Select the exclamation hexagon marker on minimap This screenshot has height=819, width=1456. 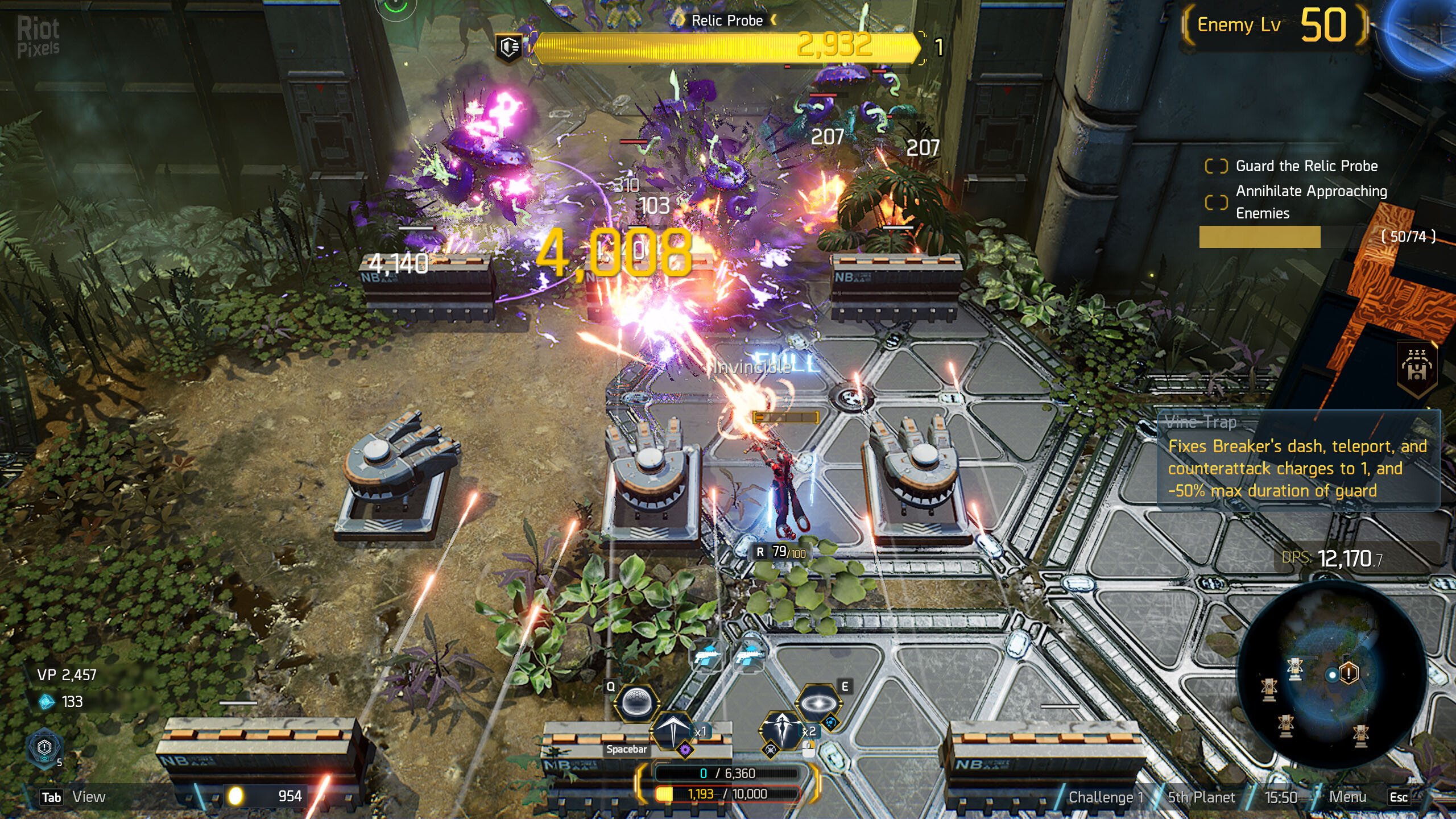1349,673
